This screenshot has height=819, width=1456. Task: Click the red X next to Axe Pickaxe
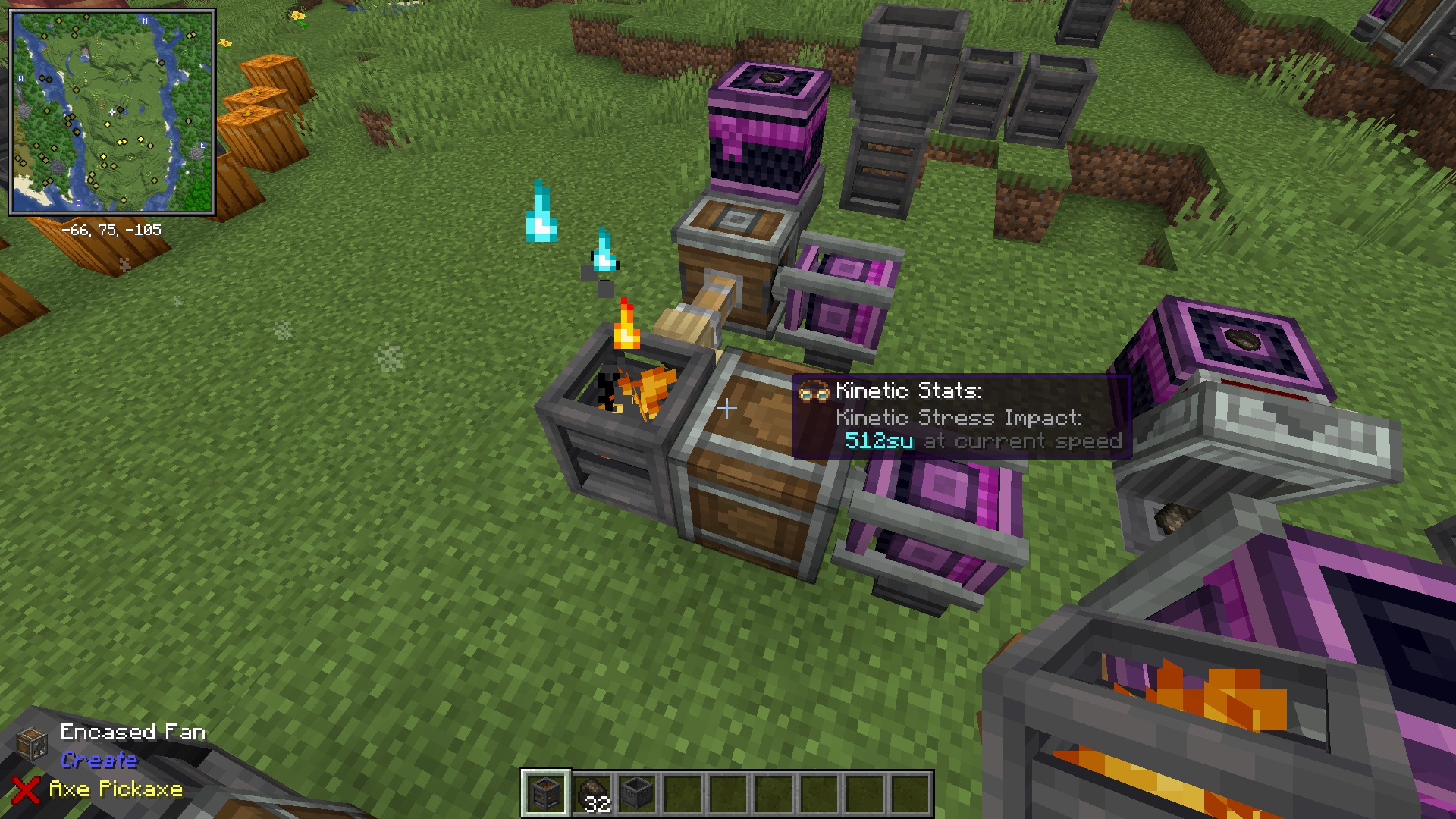(x=25, y=790)
